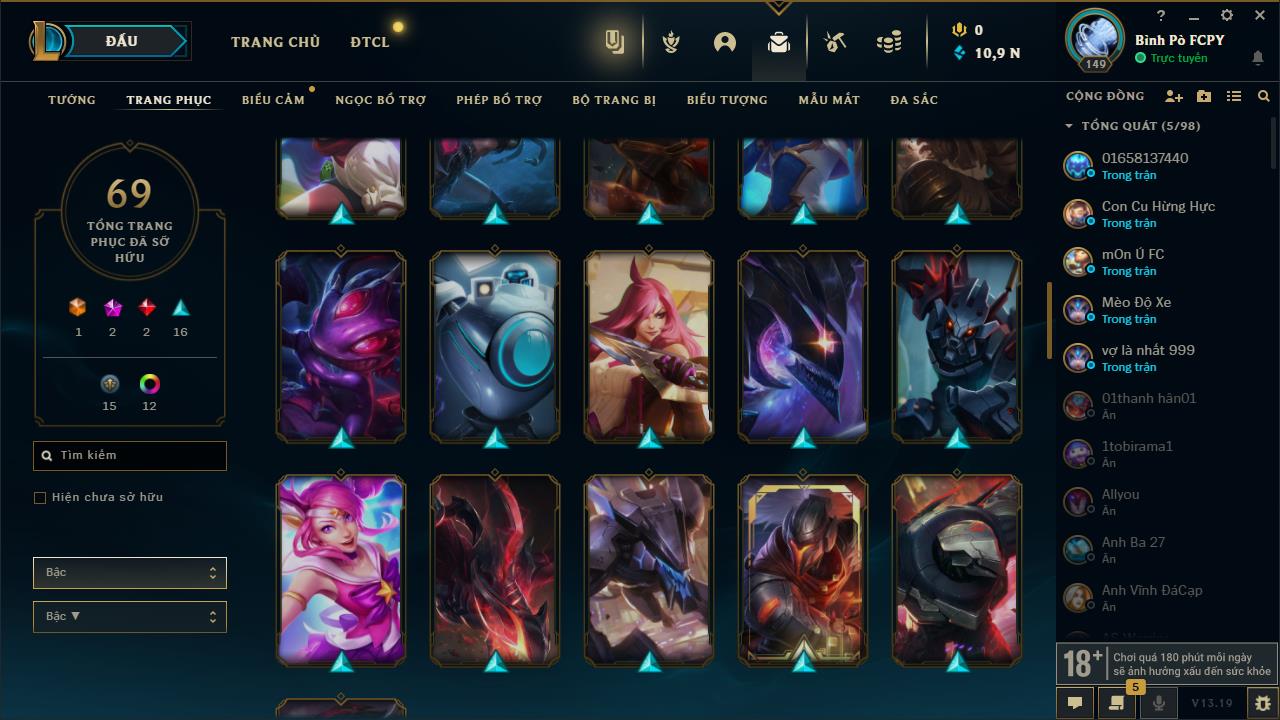
Task: Switch to the ĐA SẮC tab
Action: click(914, 100)
